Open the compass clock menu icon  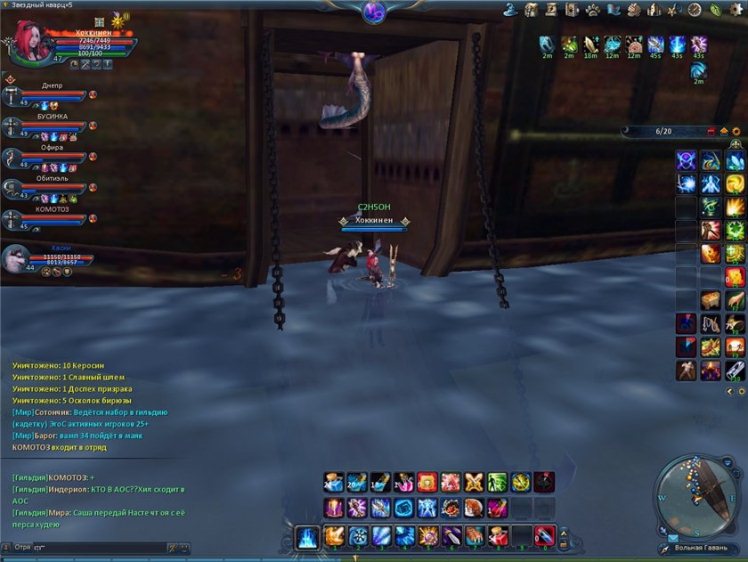tap(695, 10)
